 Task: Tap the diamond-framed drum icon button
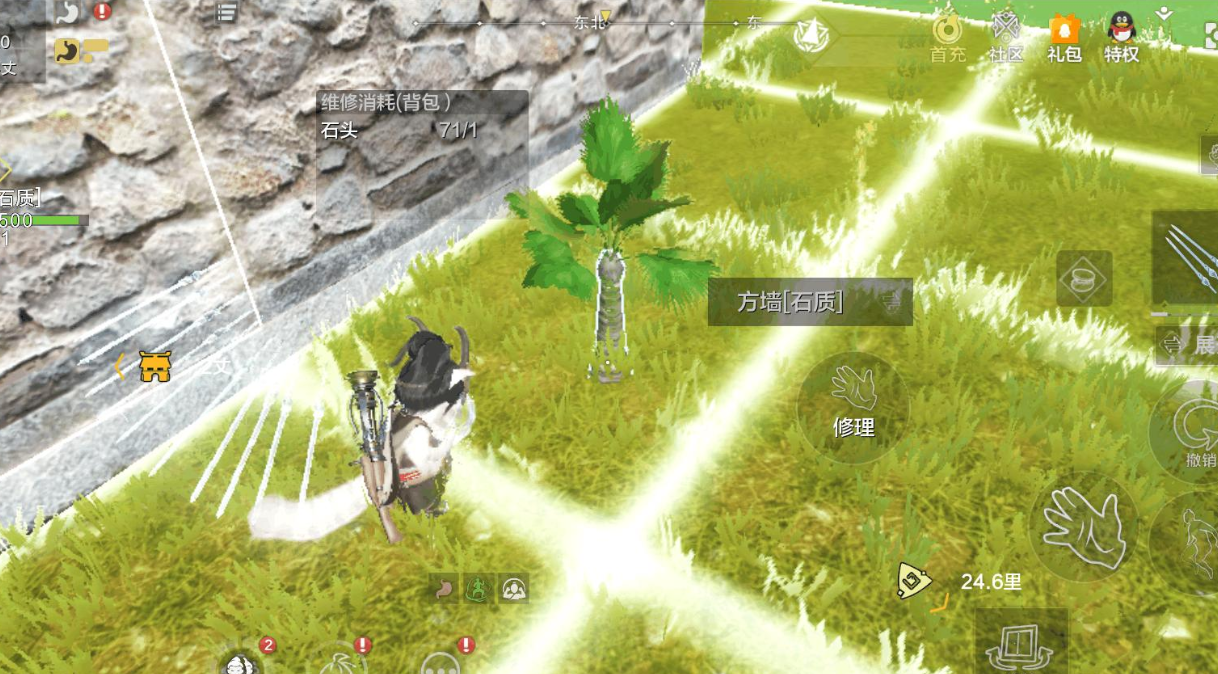[1084, 279]
